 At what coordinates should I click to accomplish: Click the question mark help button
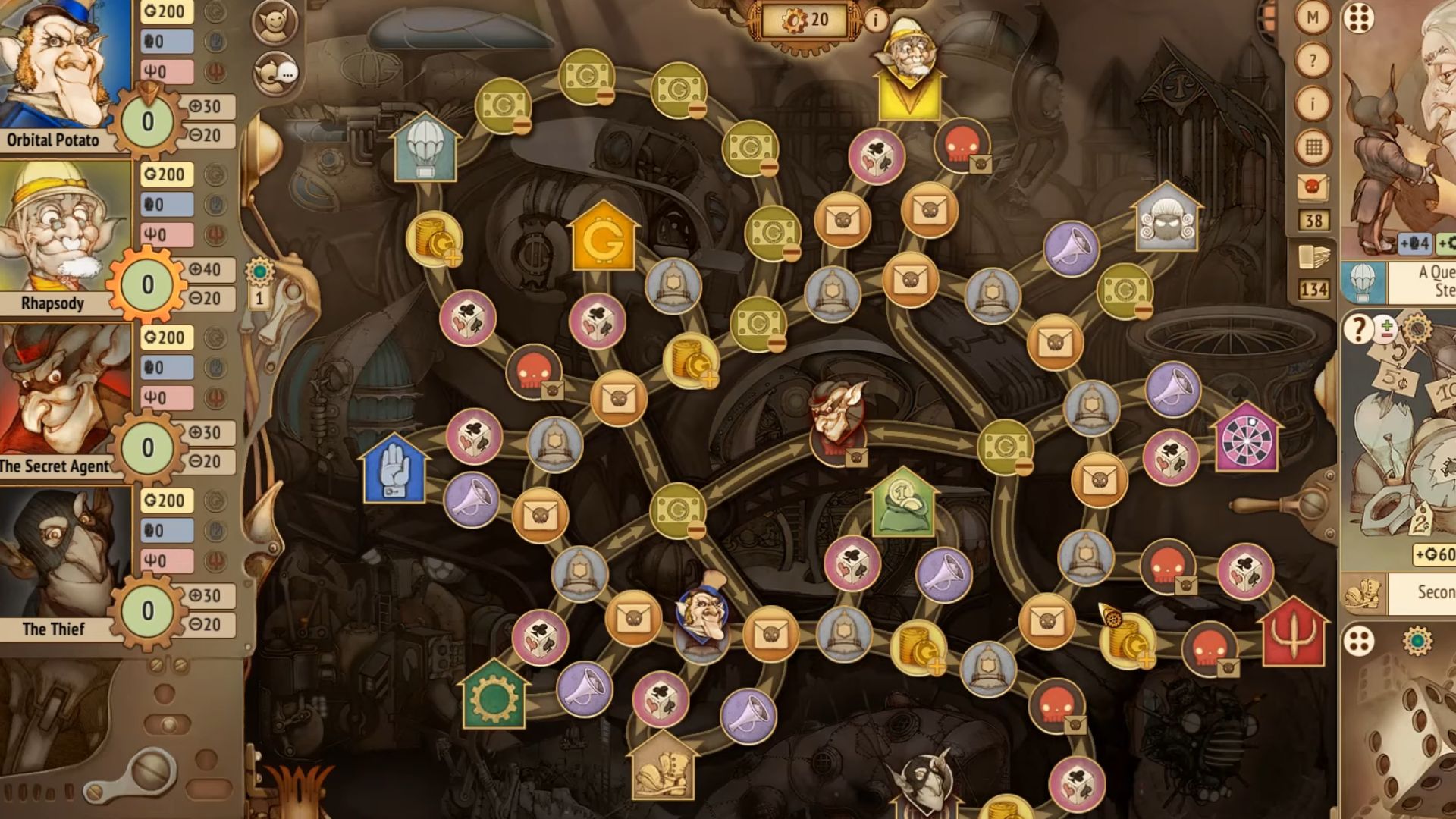(1313, 60)
